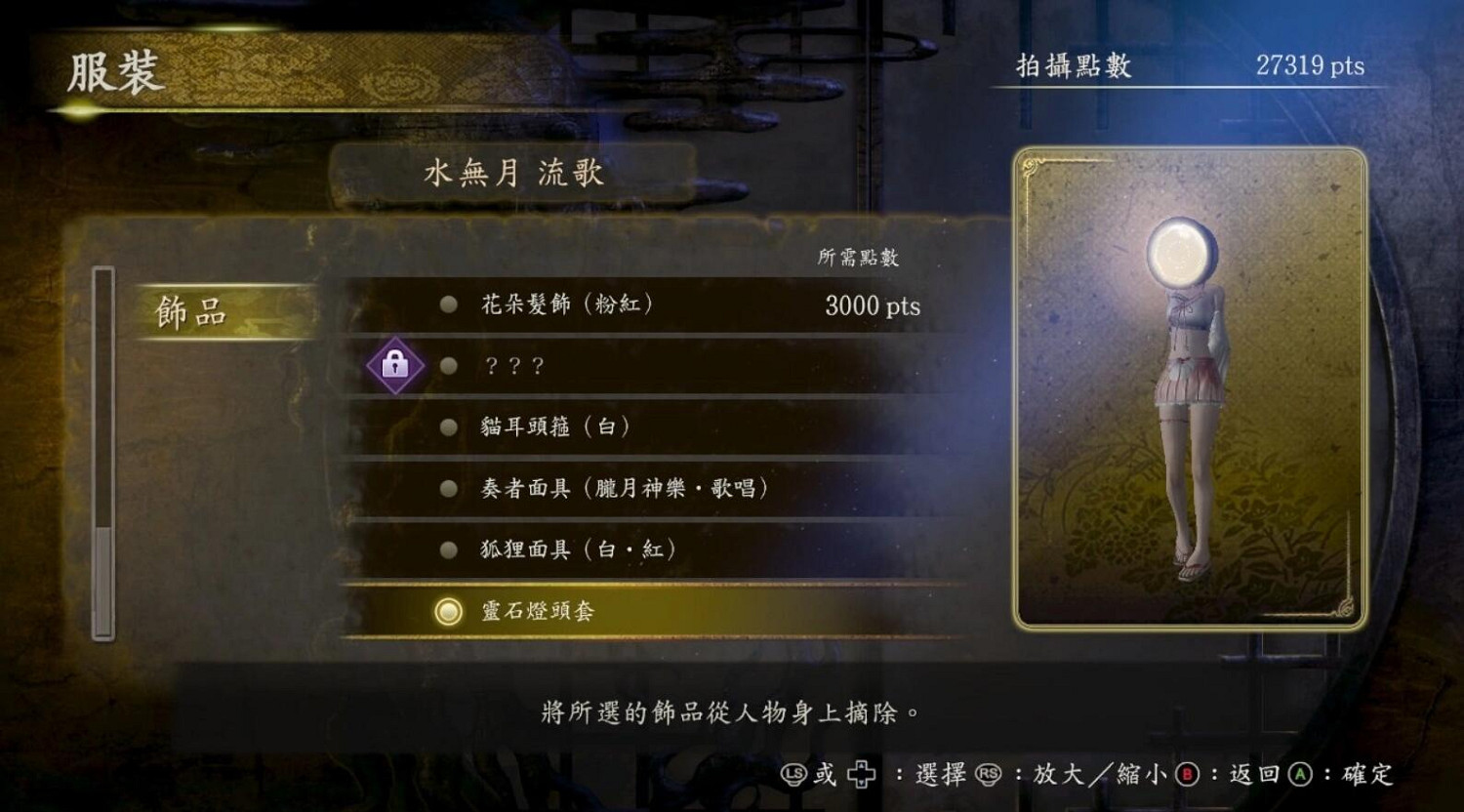Click the B button icon for 返回
This screenshot has height=812, width=1464.
coord(1189,776)
